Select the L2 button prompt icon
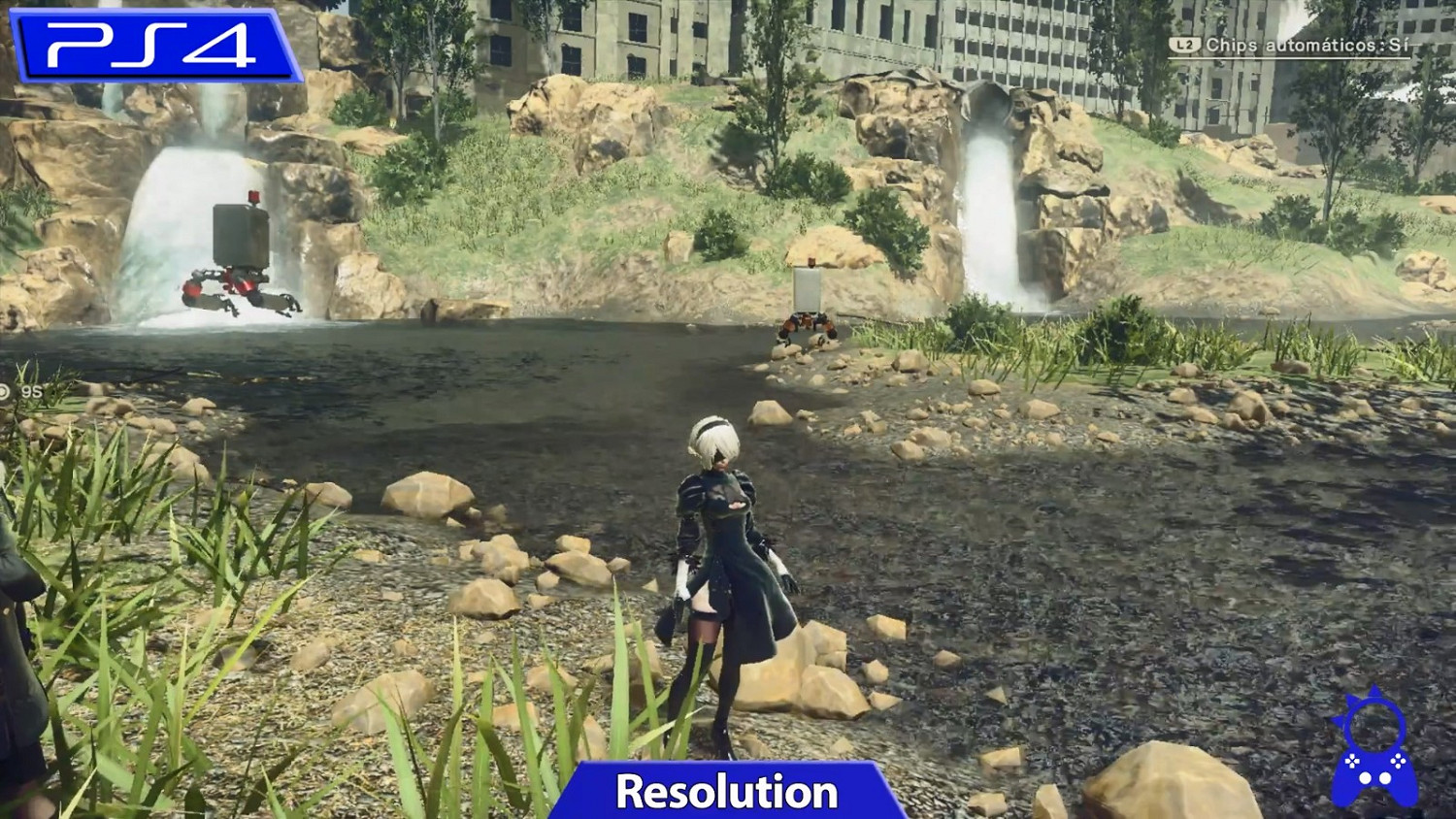Viewport: 1456px width, 819px height. pos(1186,43)
